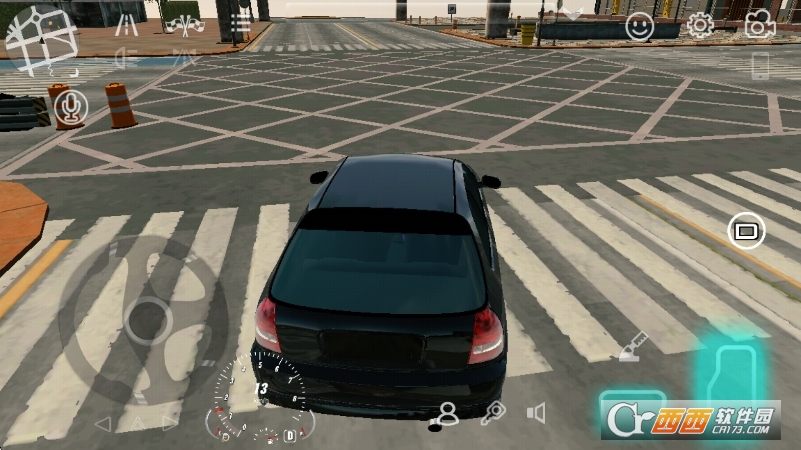The image size is (801, 450).
Task: Tap the microphone voice chat button
Action: [70, 107]
